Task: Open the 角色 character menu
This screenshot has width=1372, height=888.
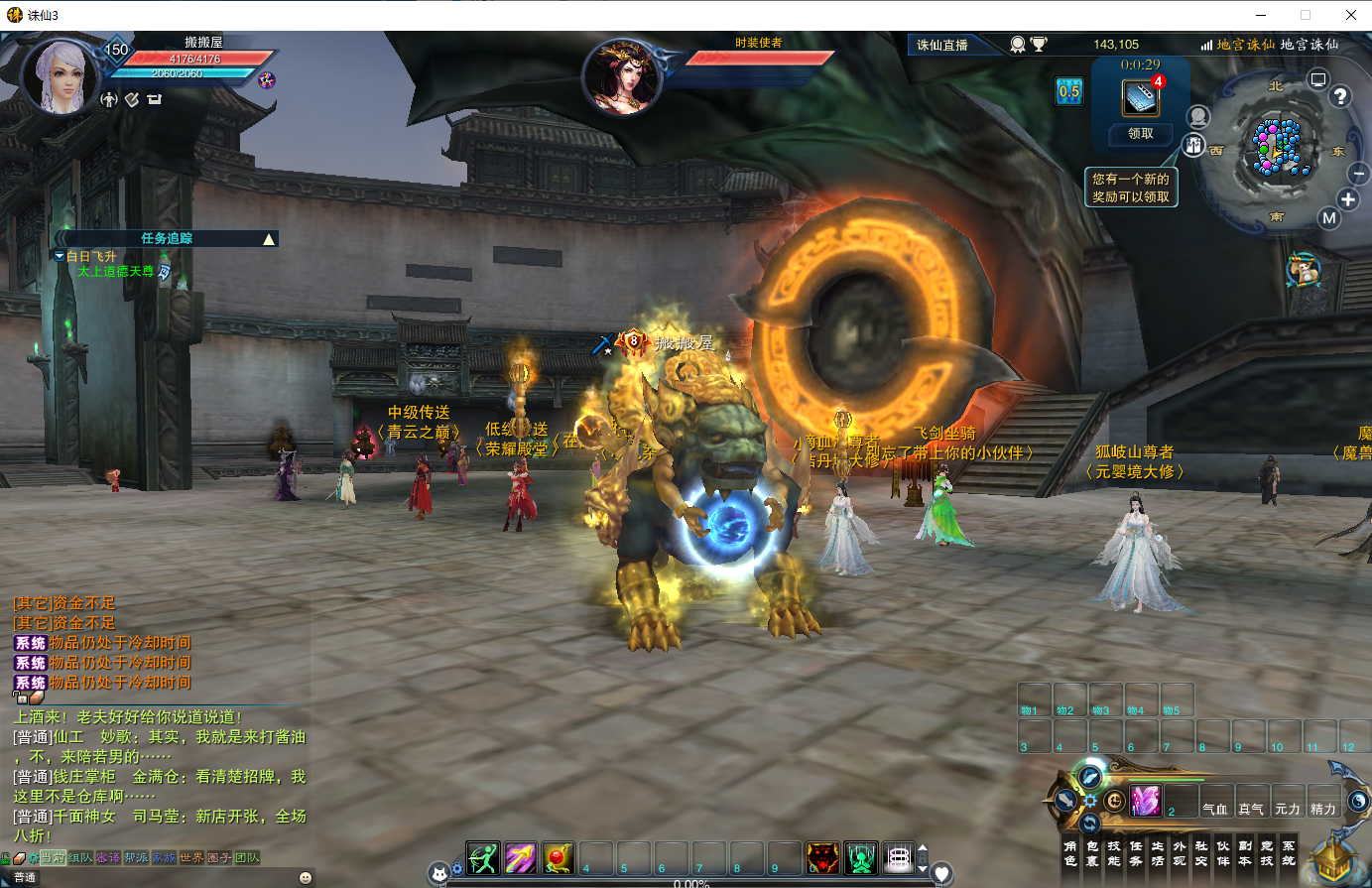Action: pos(1070,853)
